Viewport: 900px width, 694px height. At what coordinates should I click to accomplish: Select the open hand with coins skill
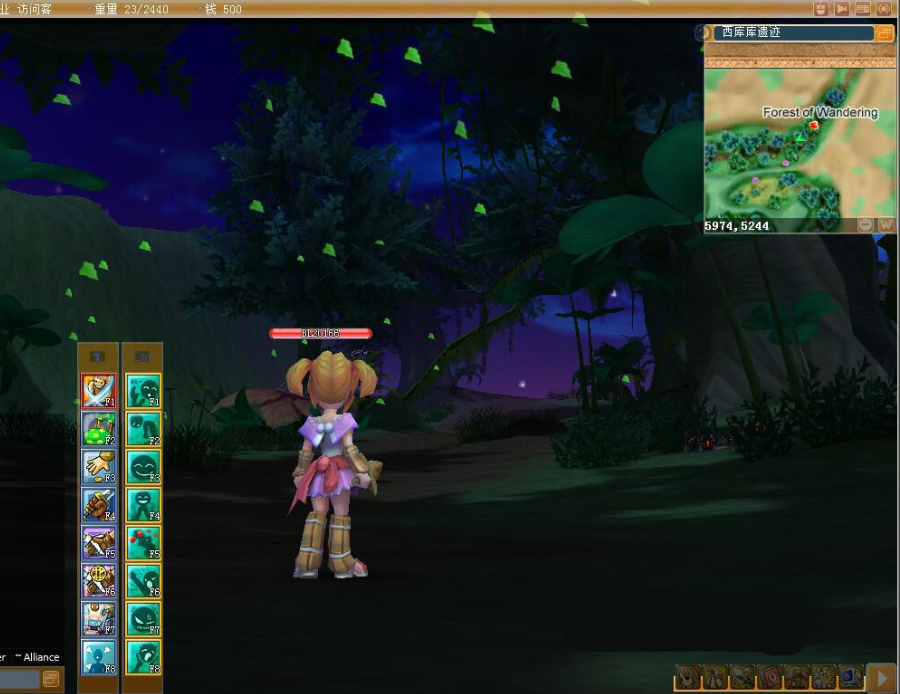98,467
